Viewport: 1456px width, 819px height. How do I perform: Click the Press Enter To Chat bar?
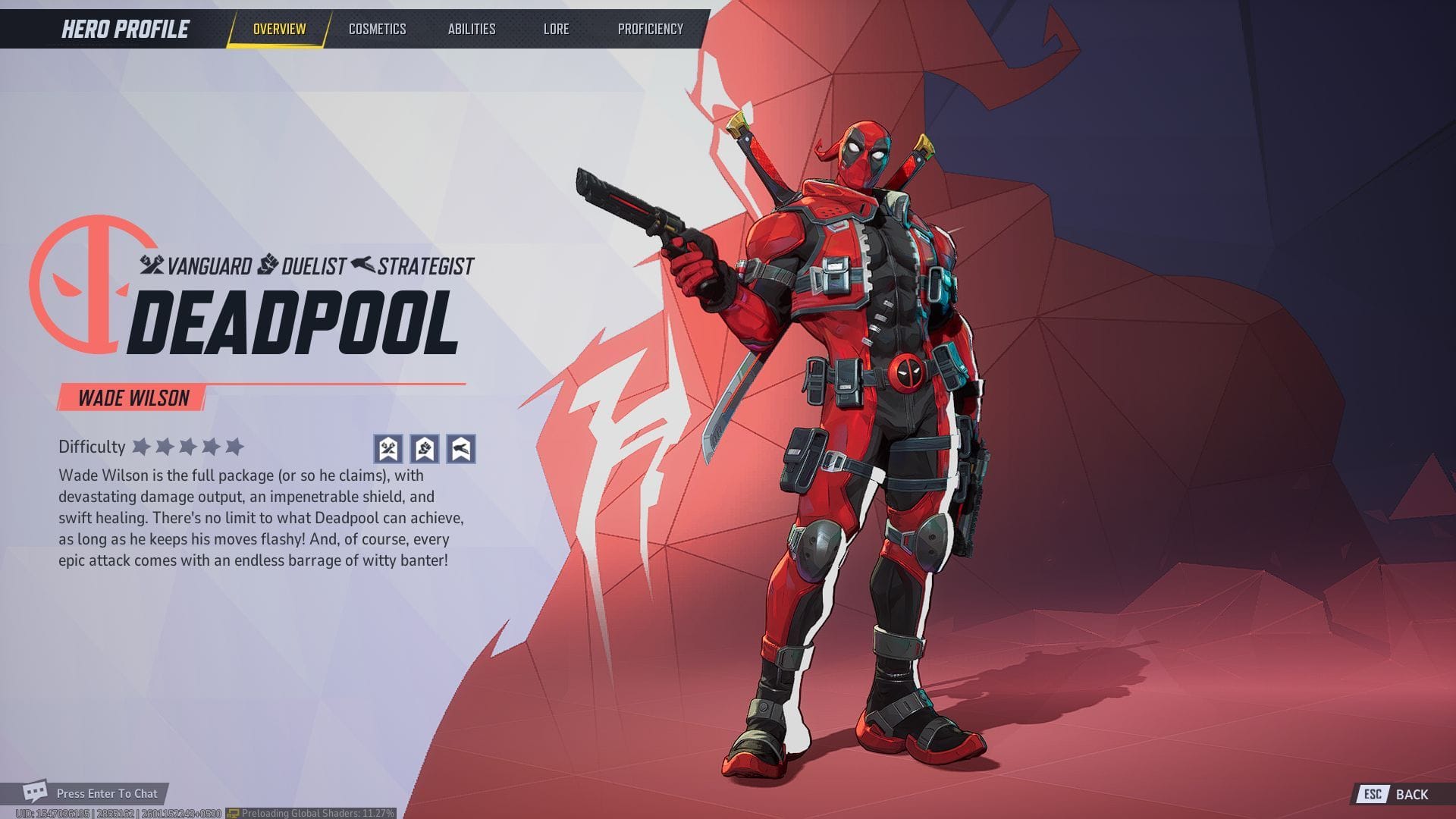(x=106, y=793)
